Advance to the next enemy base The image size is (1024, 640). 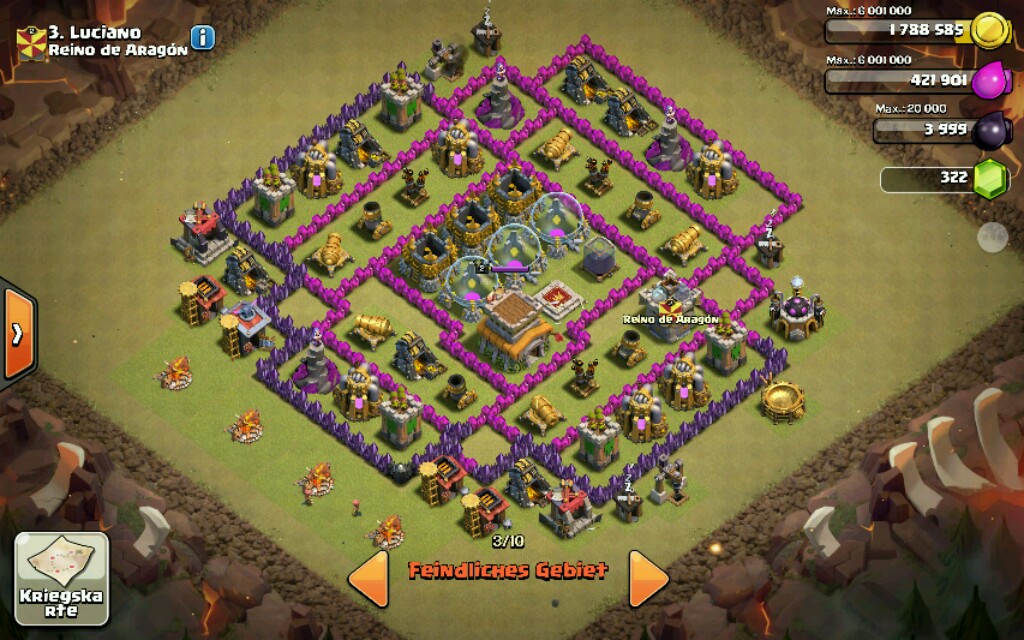point(648,578)
